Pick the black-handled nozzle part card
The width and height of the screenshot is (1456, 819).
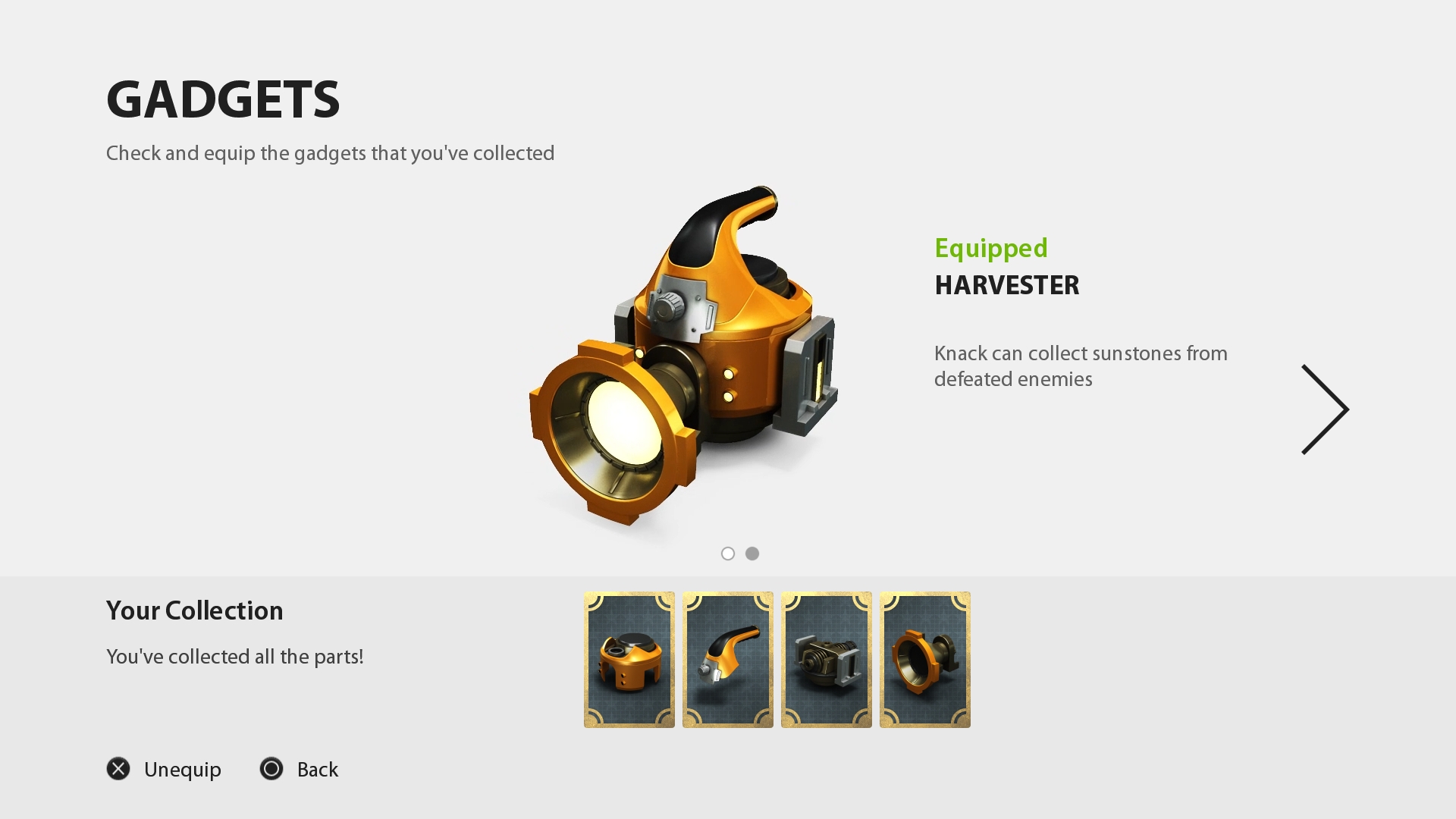728,660
